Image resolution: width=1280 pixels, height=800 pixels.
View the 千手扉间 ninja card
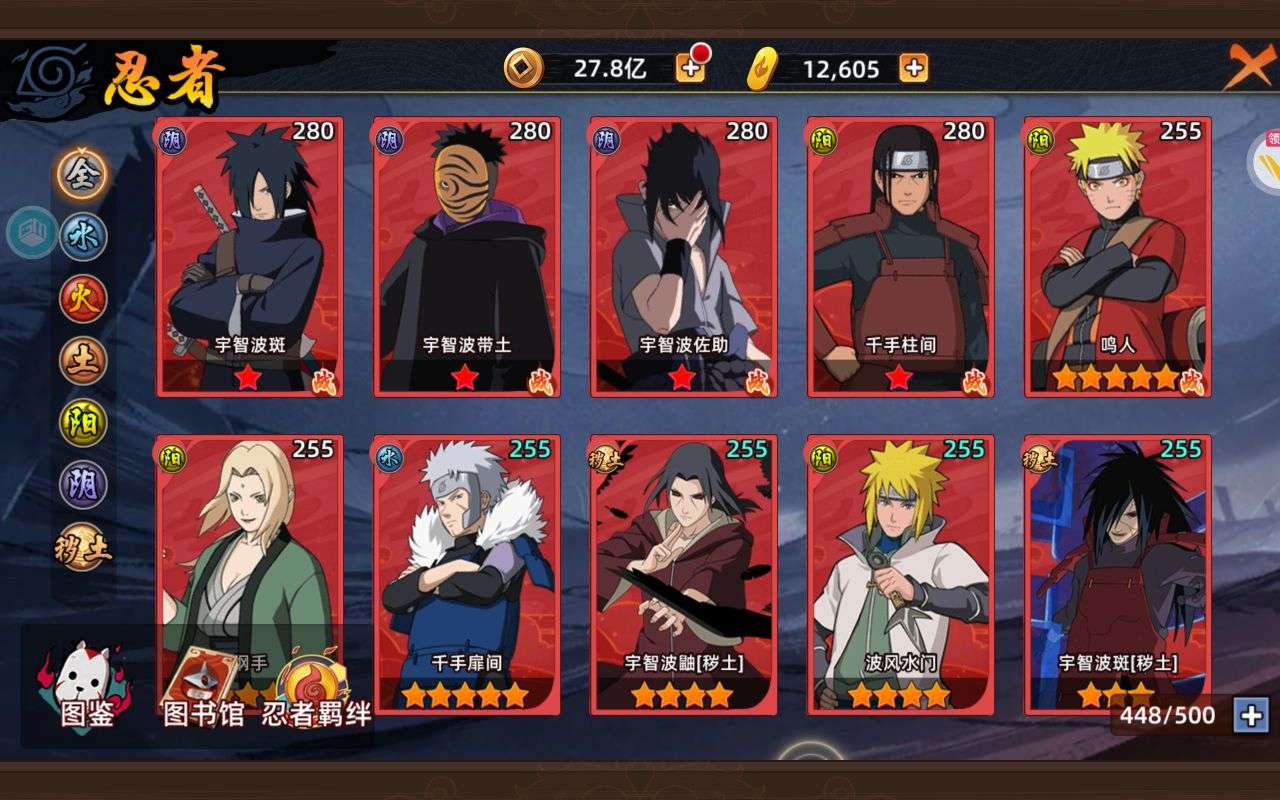point(467,575)
